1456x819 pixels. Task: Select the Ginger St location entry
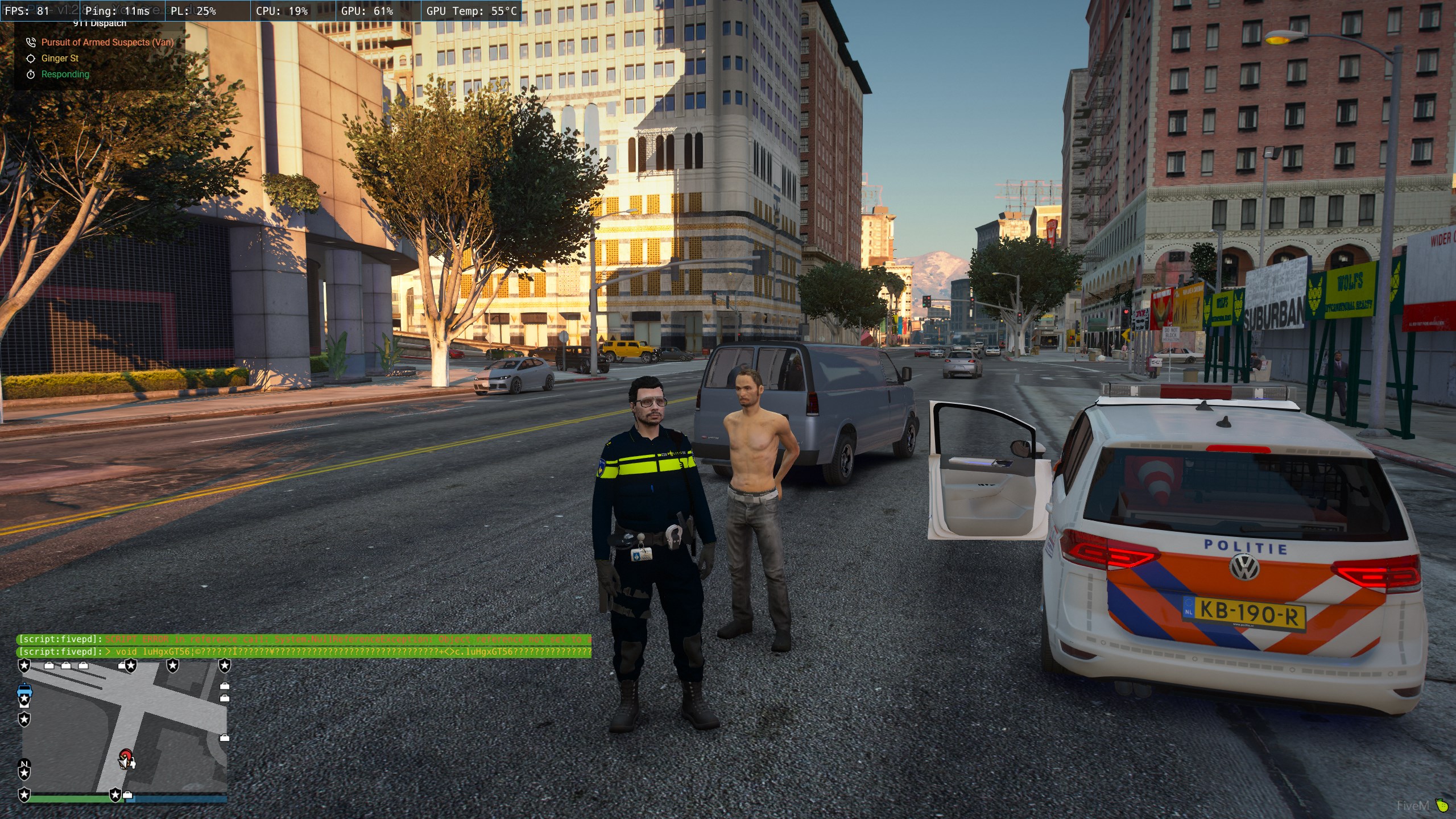(x=60, y=58)
